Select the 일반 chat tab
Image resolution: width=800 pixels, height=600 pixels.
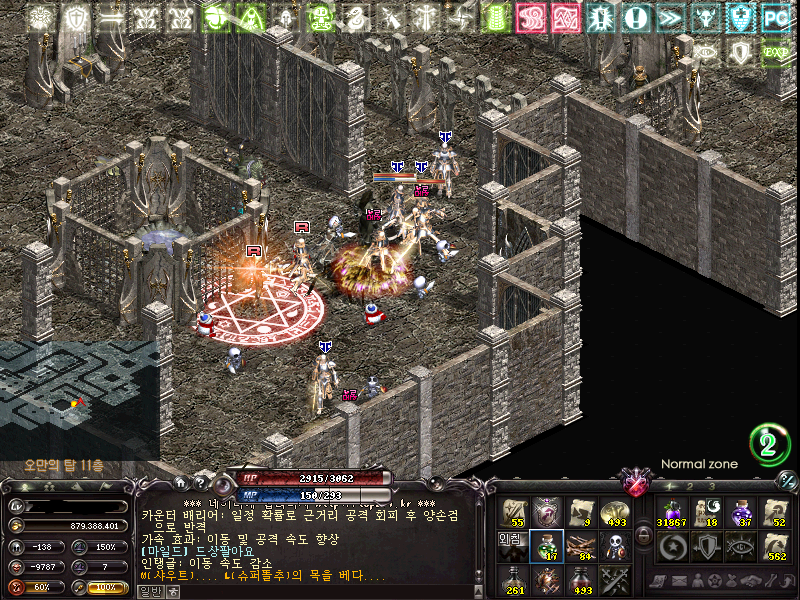[x=150, y=591]
